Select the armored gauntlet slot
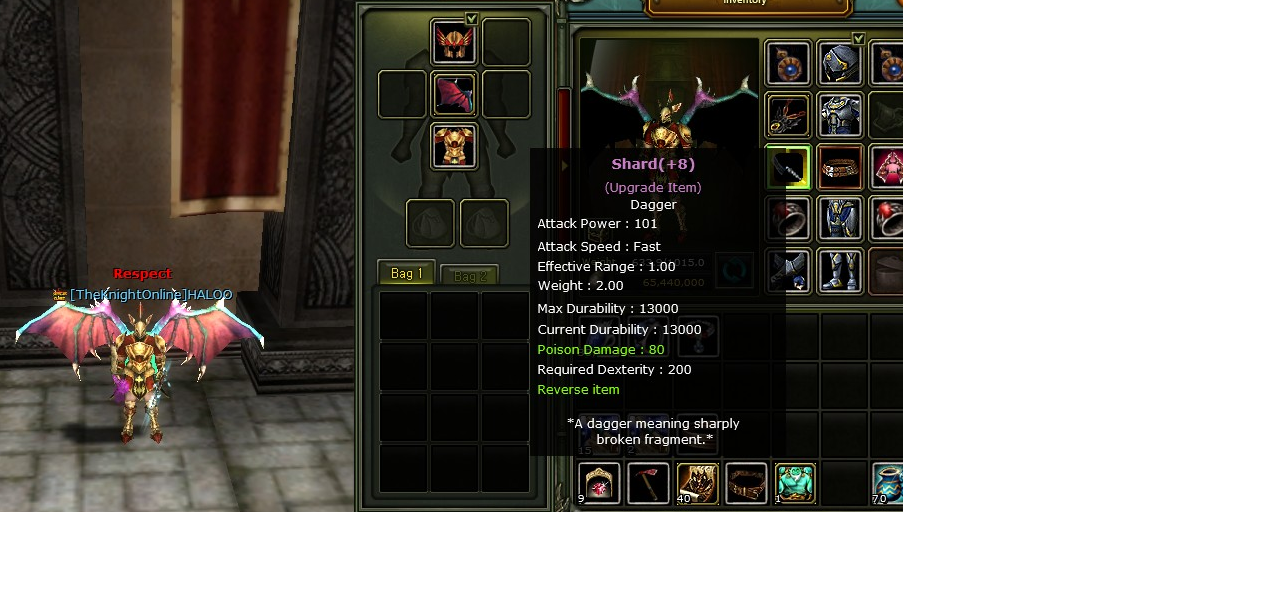Screen dimensions: 1274x595 (788, 271)
